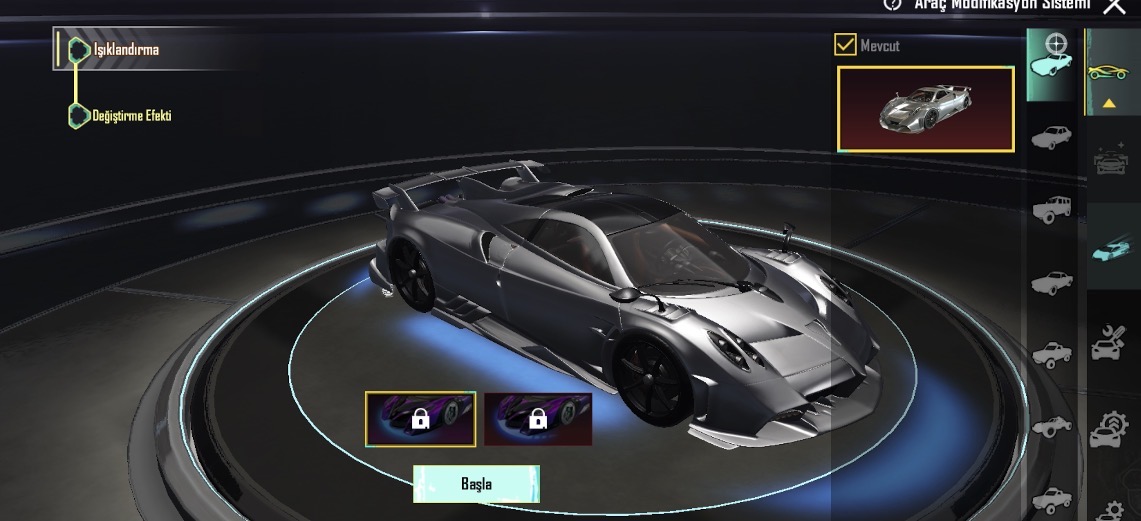Select the silver car thumbnail under Mevcut
Viewport: 1141px width, 521px height.
pyautogui.click(x=925, y=109)
